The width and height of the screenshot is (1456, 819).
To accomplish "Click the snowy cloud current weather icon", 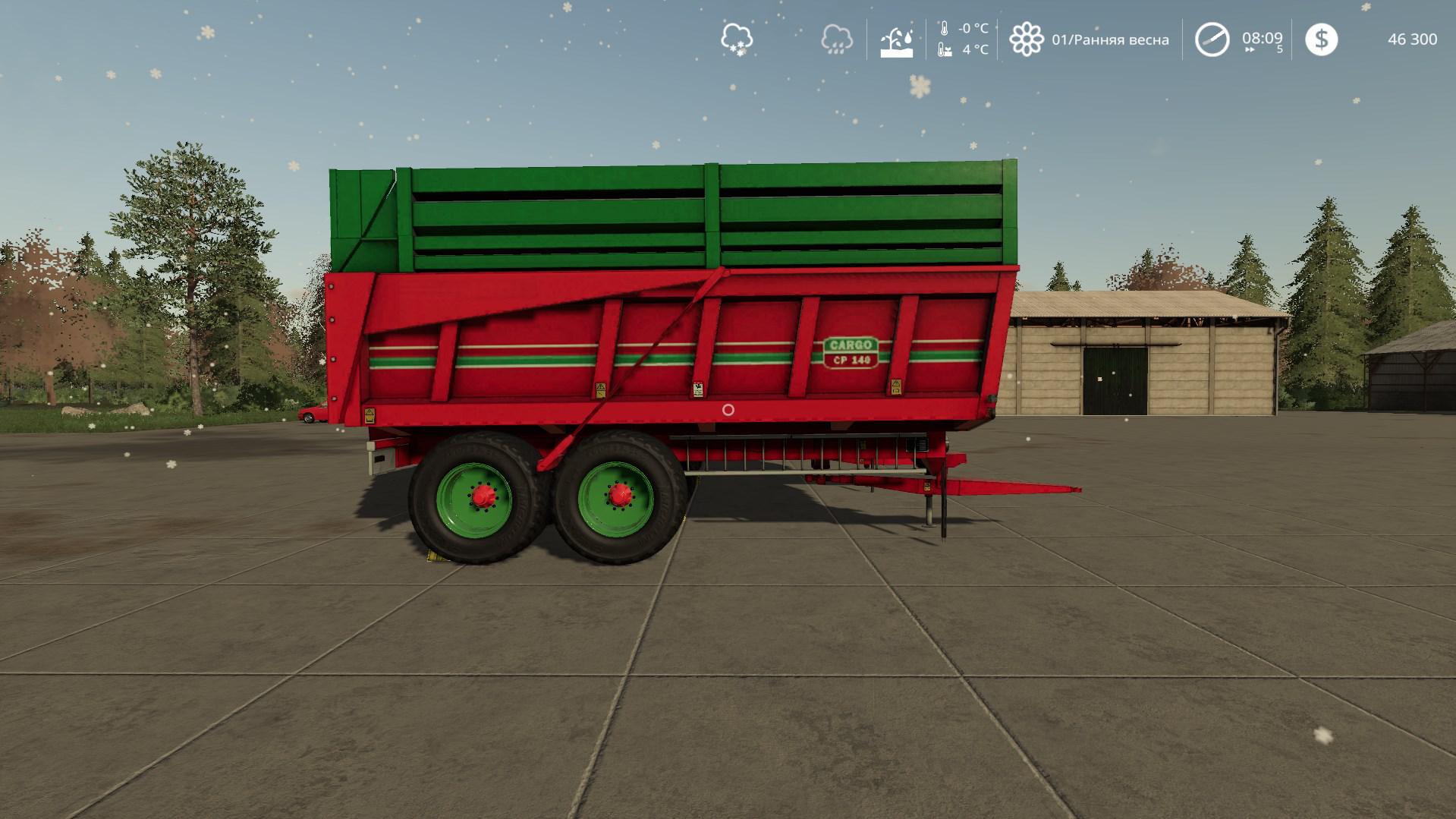I will [736, 39].
